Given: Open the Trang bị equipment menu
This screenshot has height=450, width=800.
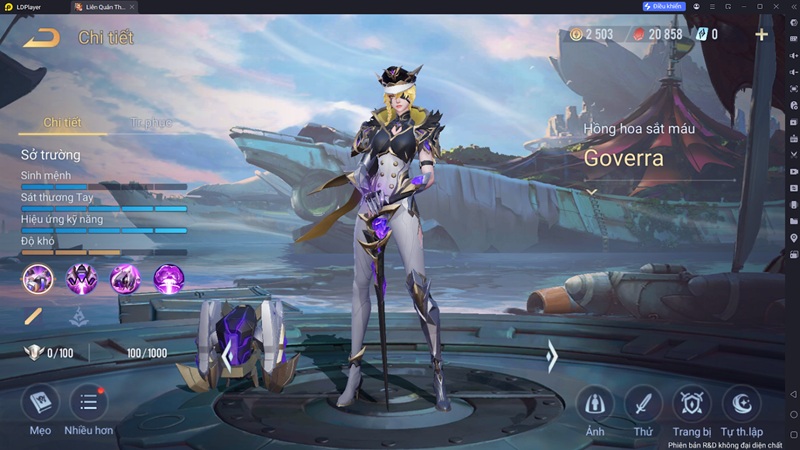Looking at the screenshot, I should click(x=692, y=404).
